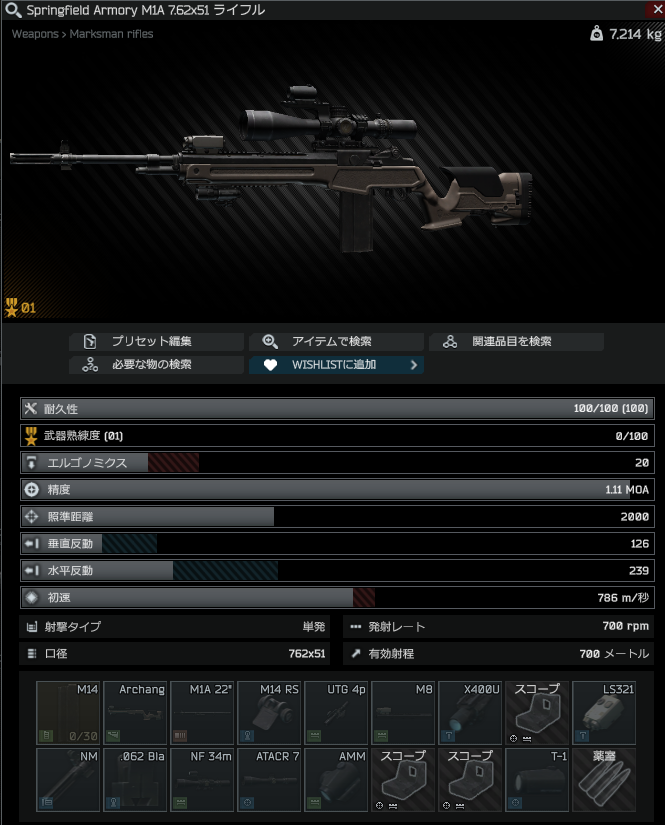Choose 必要な物の検索 (search required items)

point(157,365)
